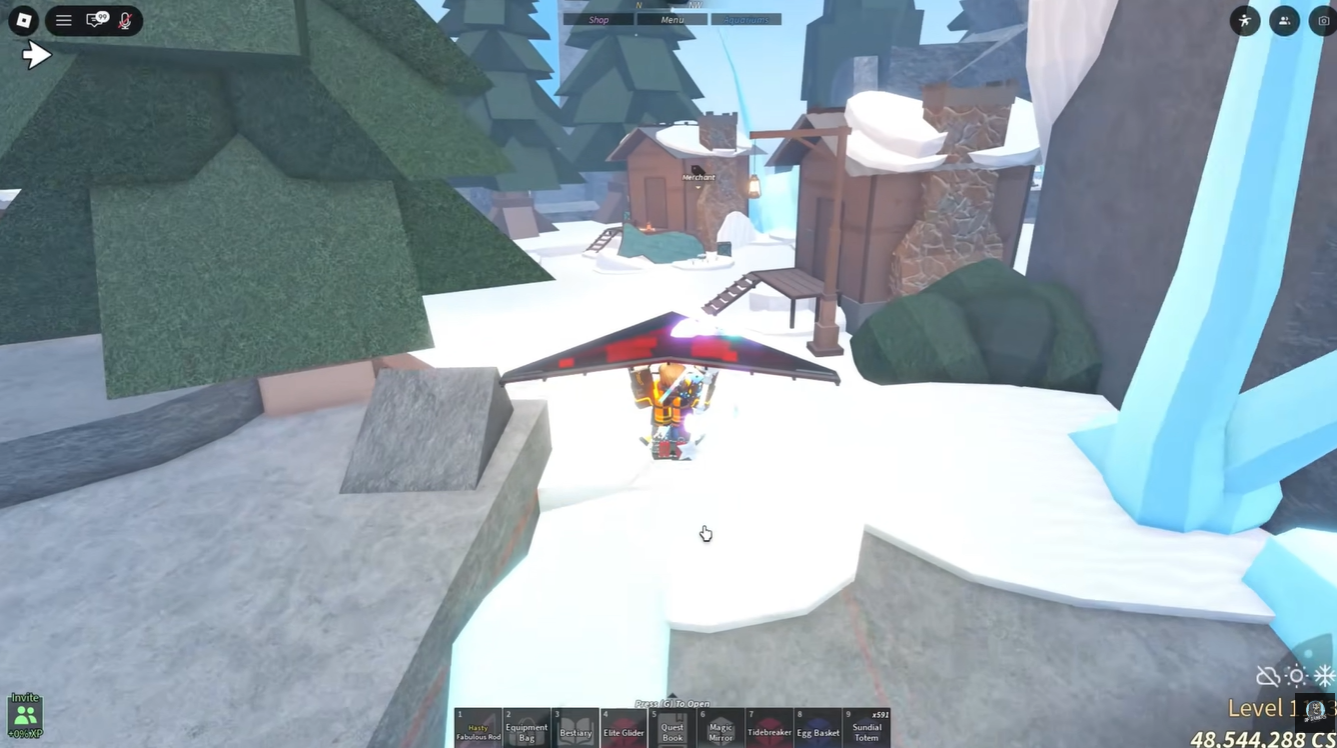This screenshot has height=748, width=1337.
Task: Select the Tidebreaker in slot 7
Action: pyautogui.click(x=768, y=728)
